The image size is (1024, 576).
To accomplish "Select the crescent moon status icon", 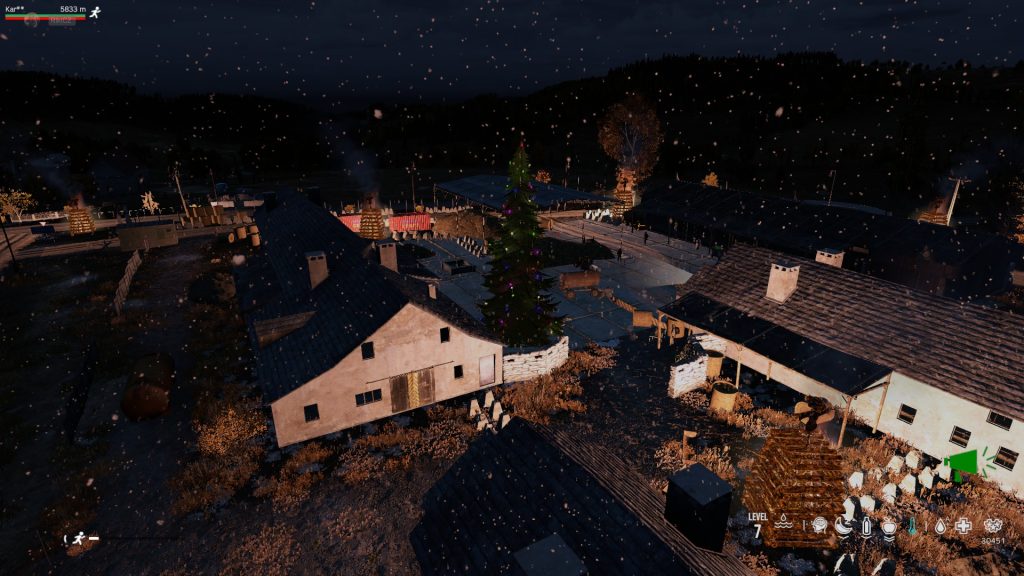I will coord(843,524).
